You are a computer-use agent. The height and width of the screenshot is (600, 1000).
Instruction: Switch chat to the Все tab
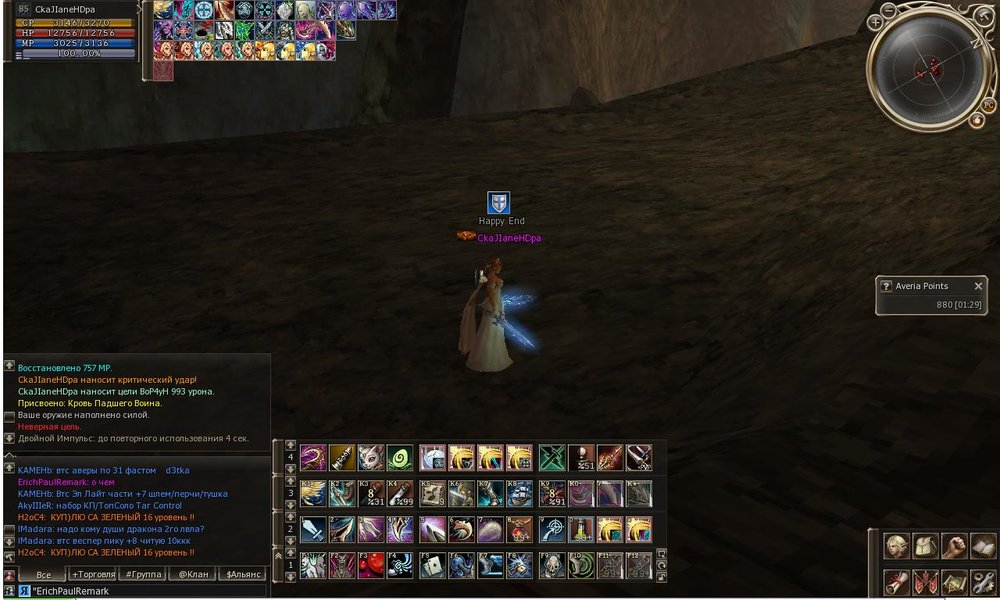coord(43,575)
